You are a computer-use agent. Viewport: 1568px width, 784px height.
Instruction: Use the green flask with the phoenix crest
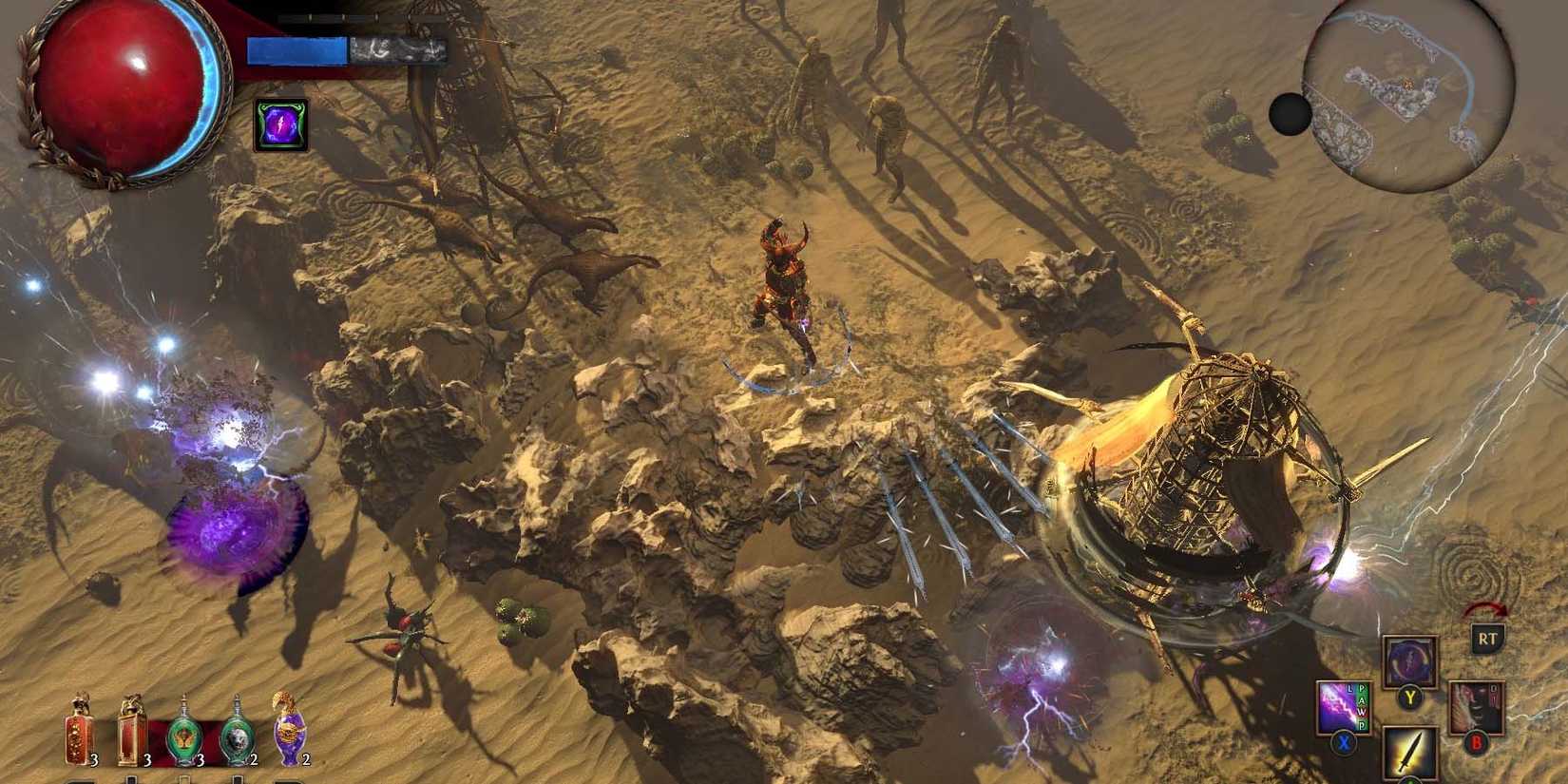click(x=182, y=736)
